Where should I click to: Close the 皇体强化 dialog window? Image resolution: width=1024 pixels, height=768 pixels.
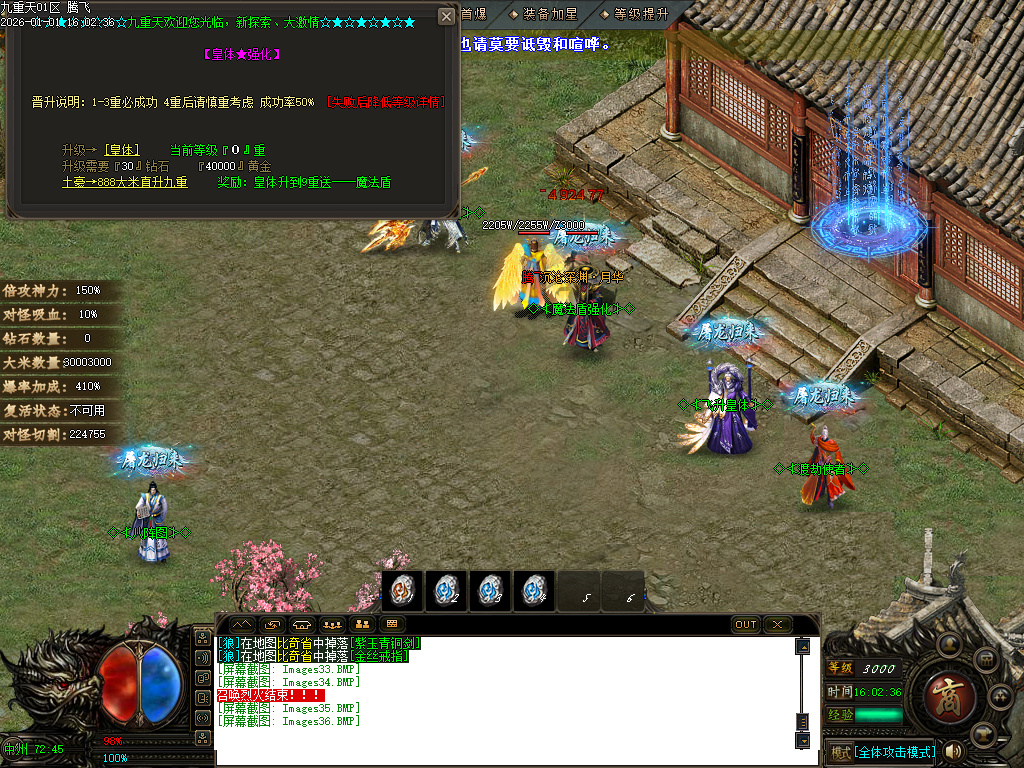click(x=446, y=16)
